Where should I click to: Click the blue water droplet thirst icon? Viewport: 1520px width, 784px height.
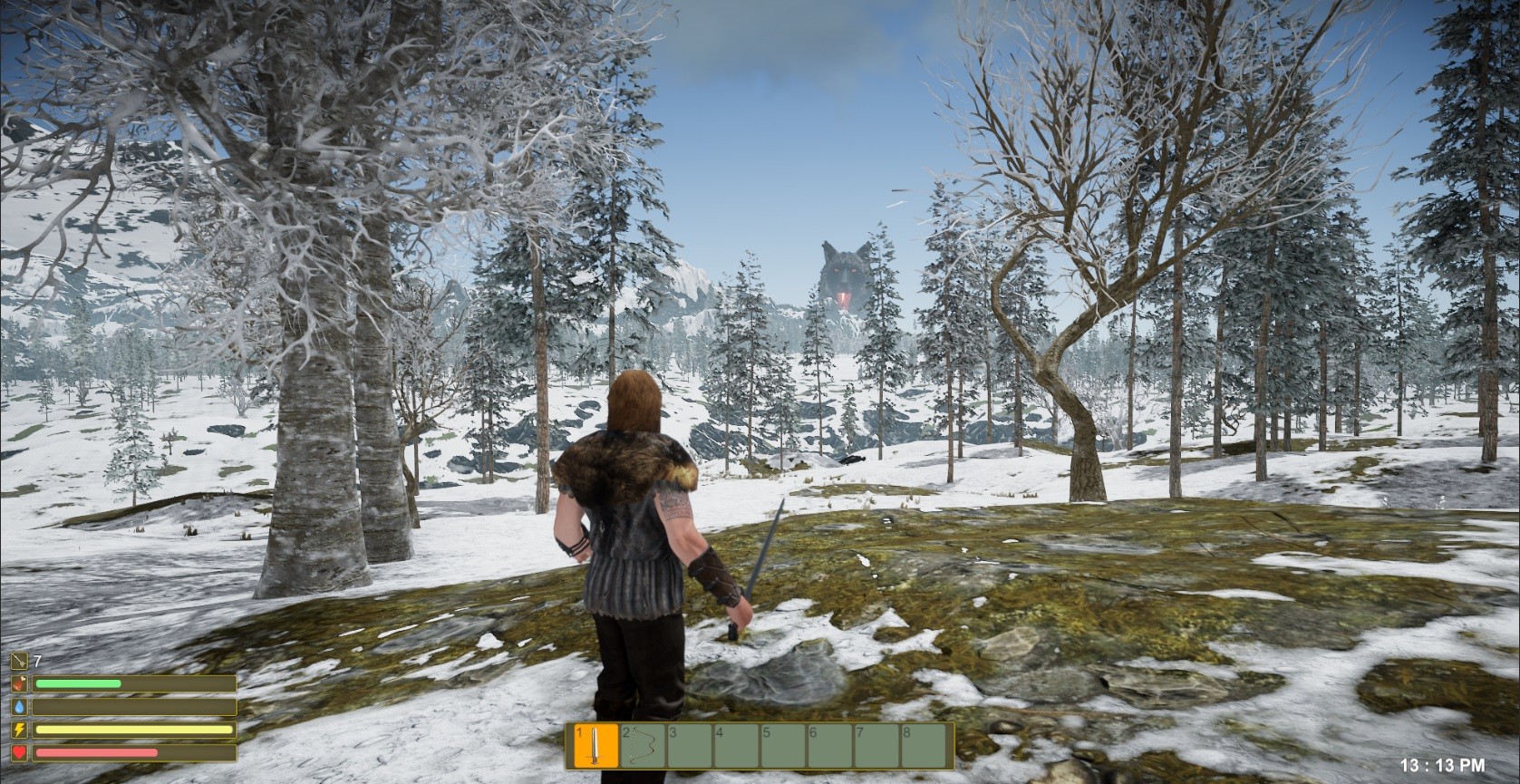19,706
